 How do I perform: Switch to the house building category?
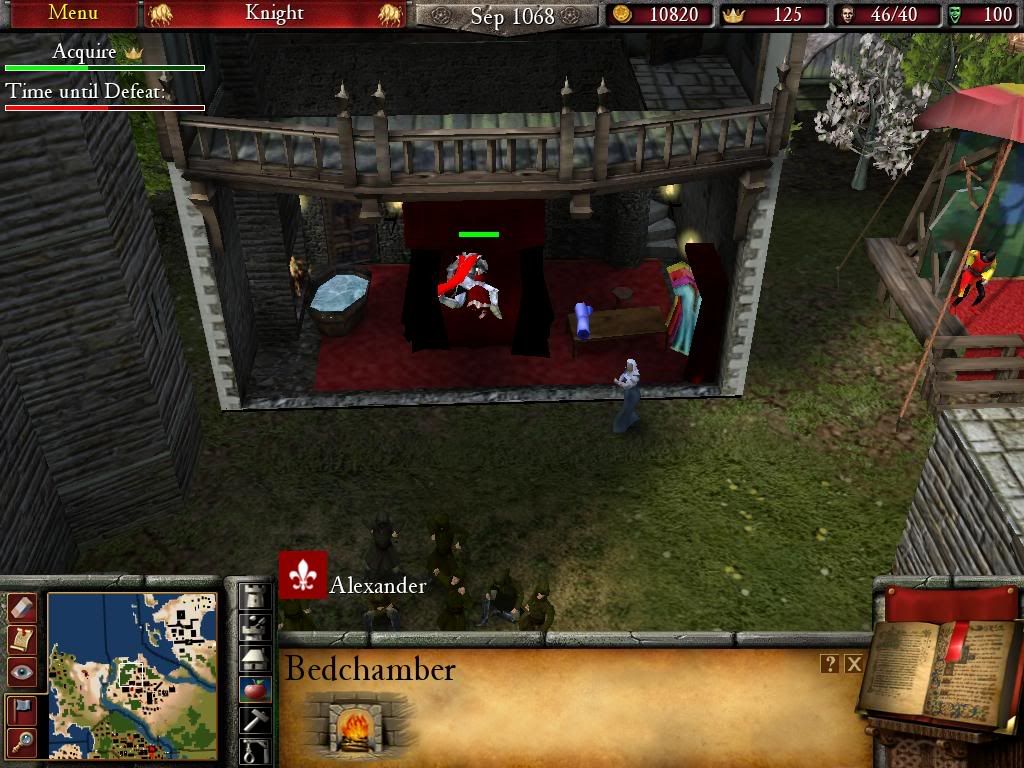[256, 658]
